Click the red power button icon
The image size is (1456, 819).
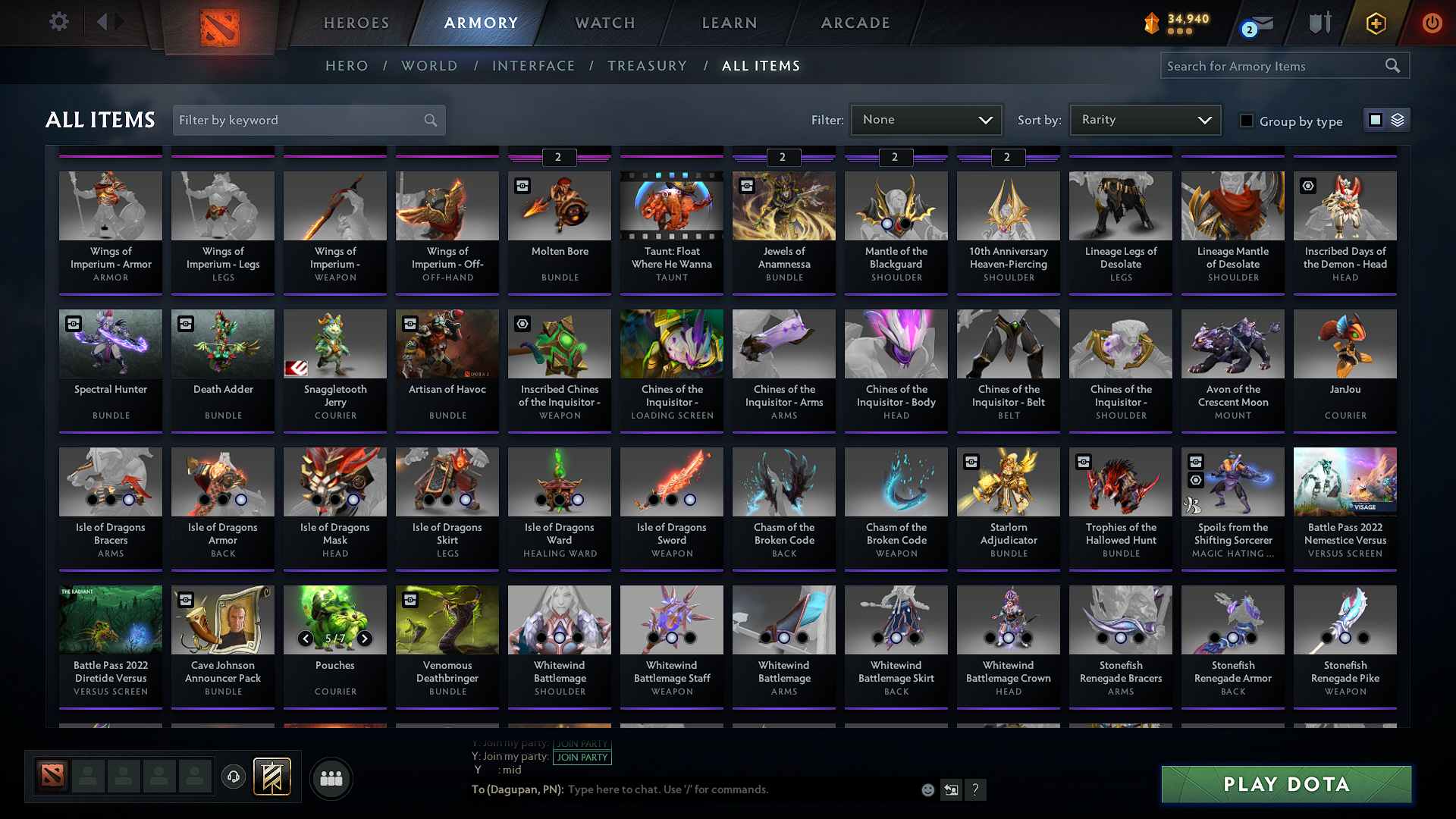pos(1432,23)
